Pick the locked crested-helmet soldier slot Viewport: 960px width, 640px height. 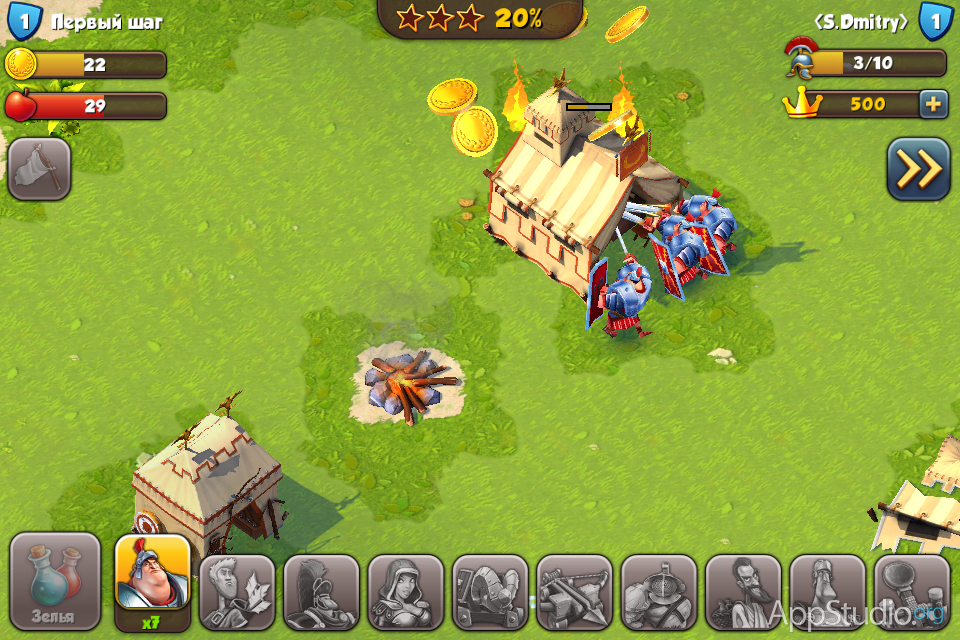click(321, 592)
